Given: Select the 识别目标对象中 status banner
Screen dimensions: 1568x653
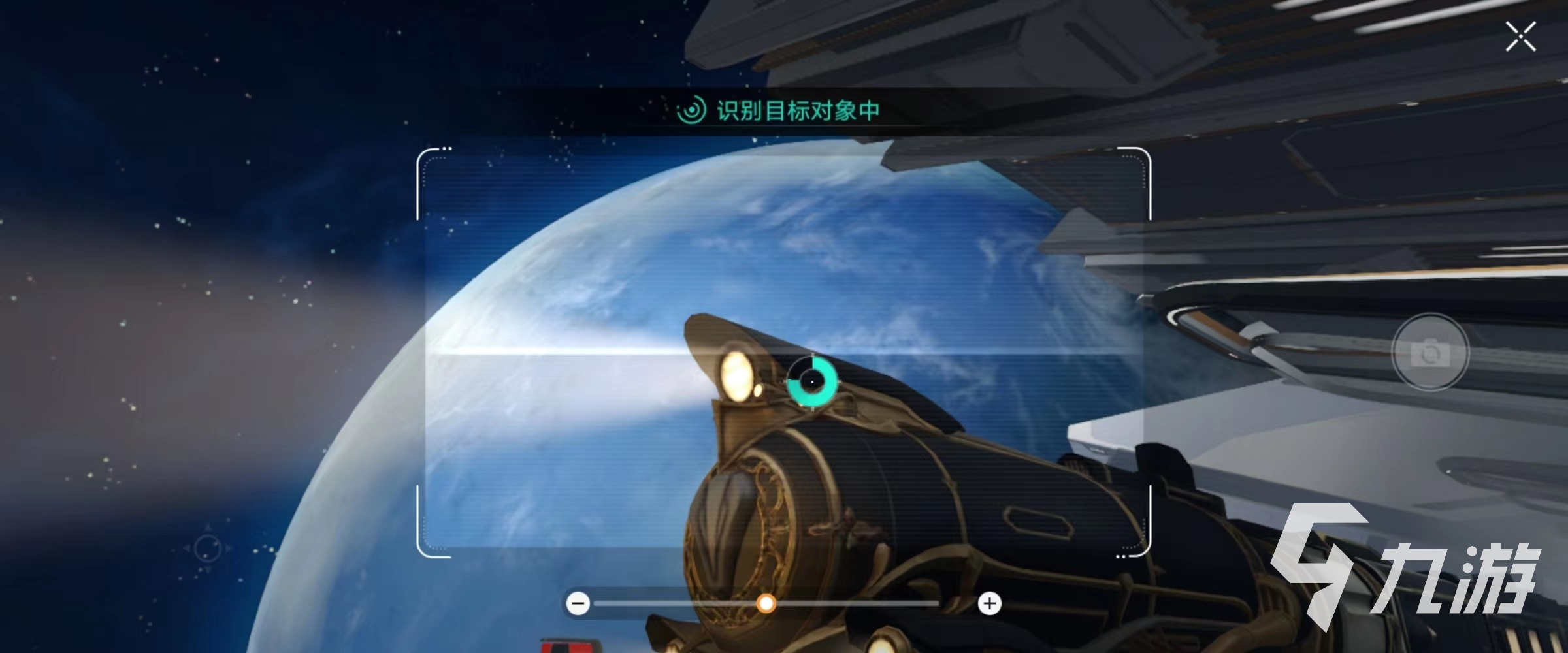Looking at the screenshot, I should (x=784, y=111).
